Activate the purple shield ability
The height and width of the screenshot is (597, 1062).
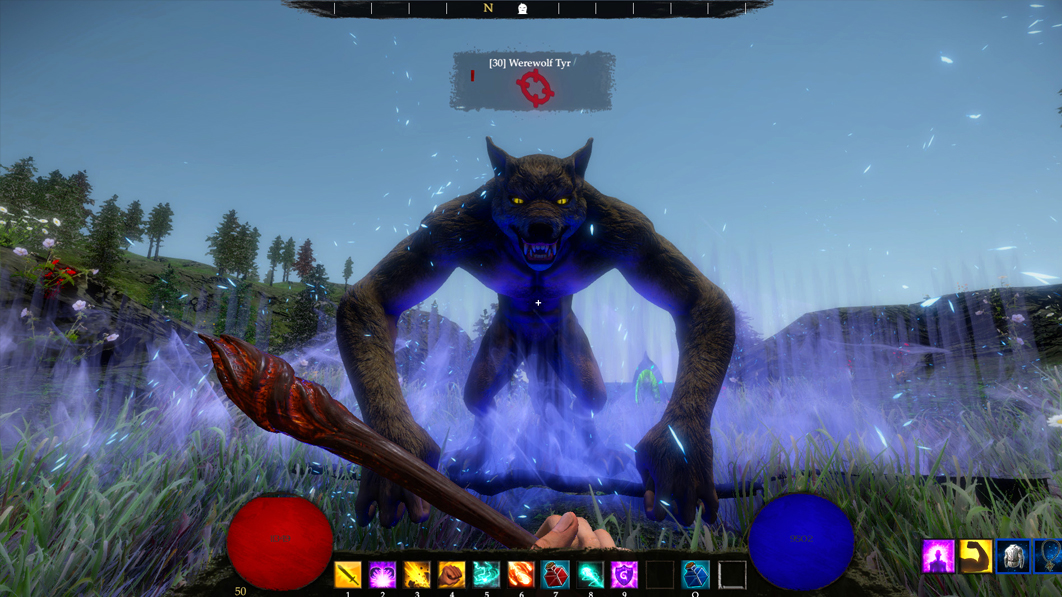pos(625,575)
